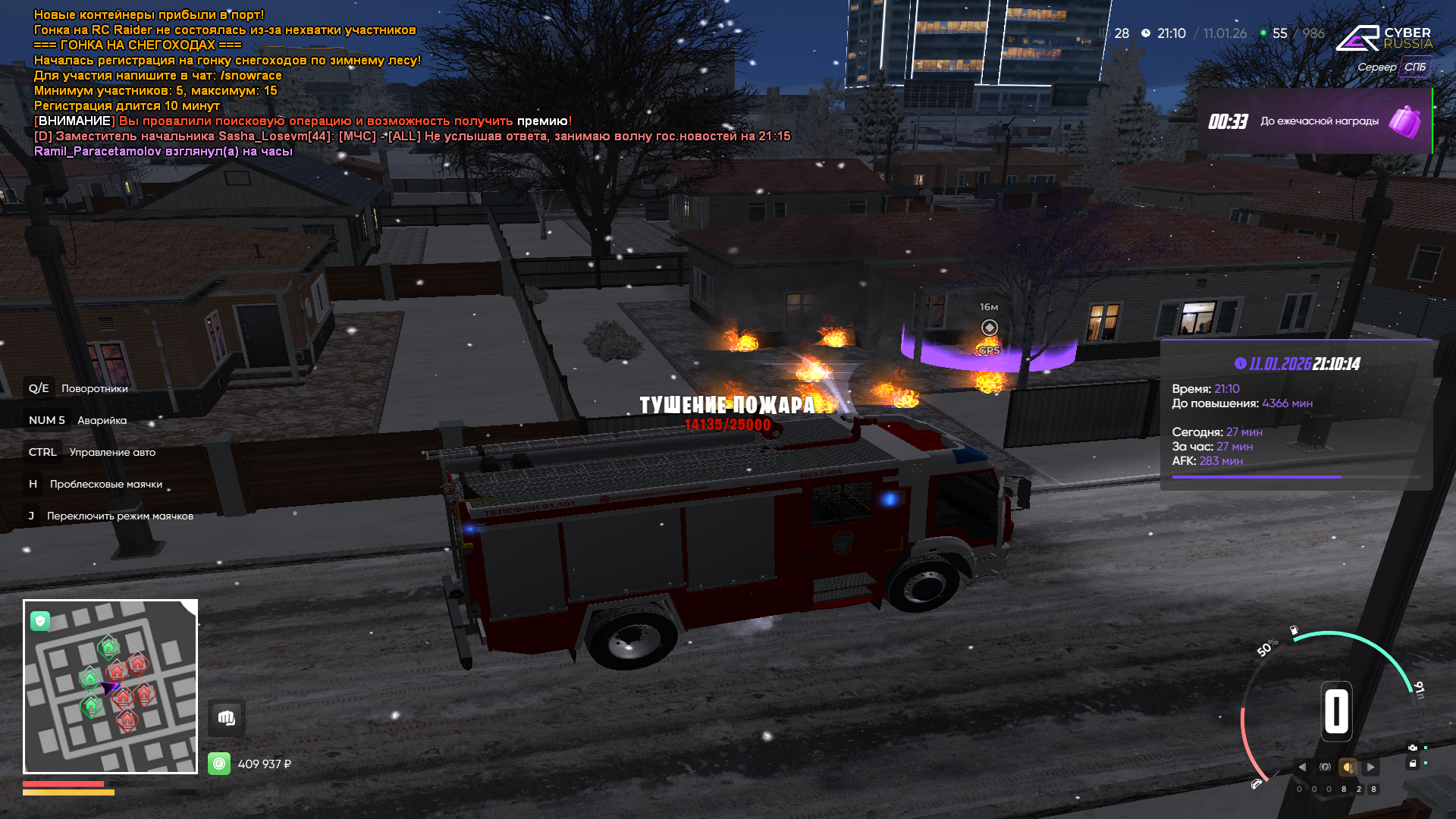This screenshot has width=1456, height=819.
Task: Toggle the right turn signal arrow
Action: click(1370, 767)
